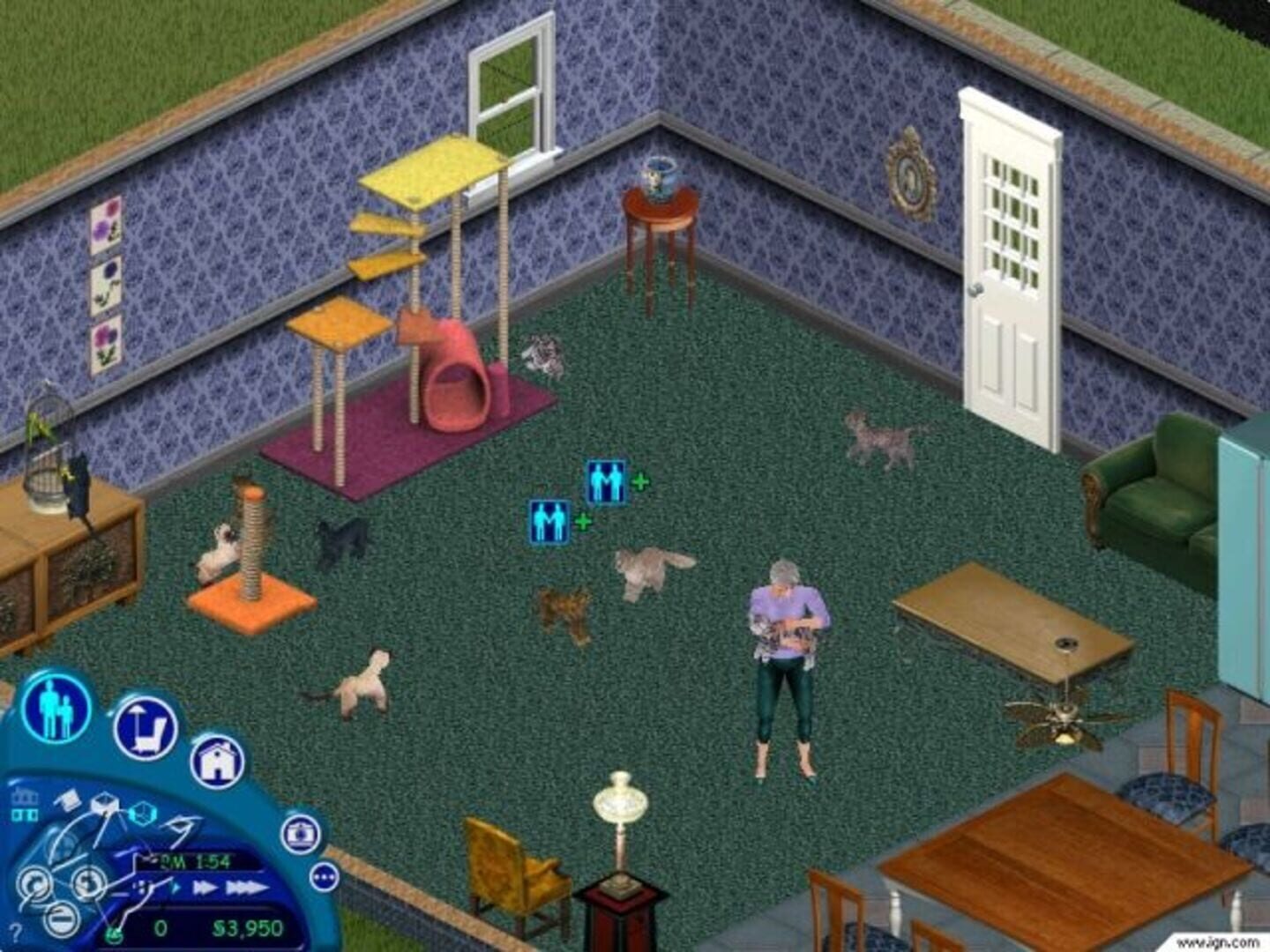1270x952 pixels.
Task: Click the question mark help button
Action: pos(15,931)
